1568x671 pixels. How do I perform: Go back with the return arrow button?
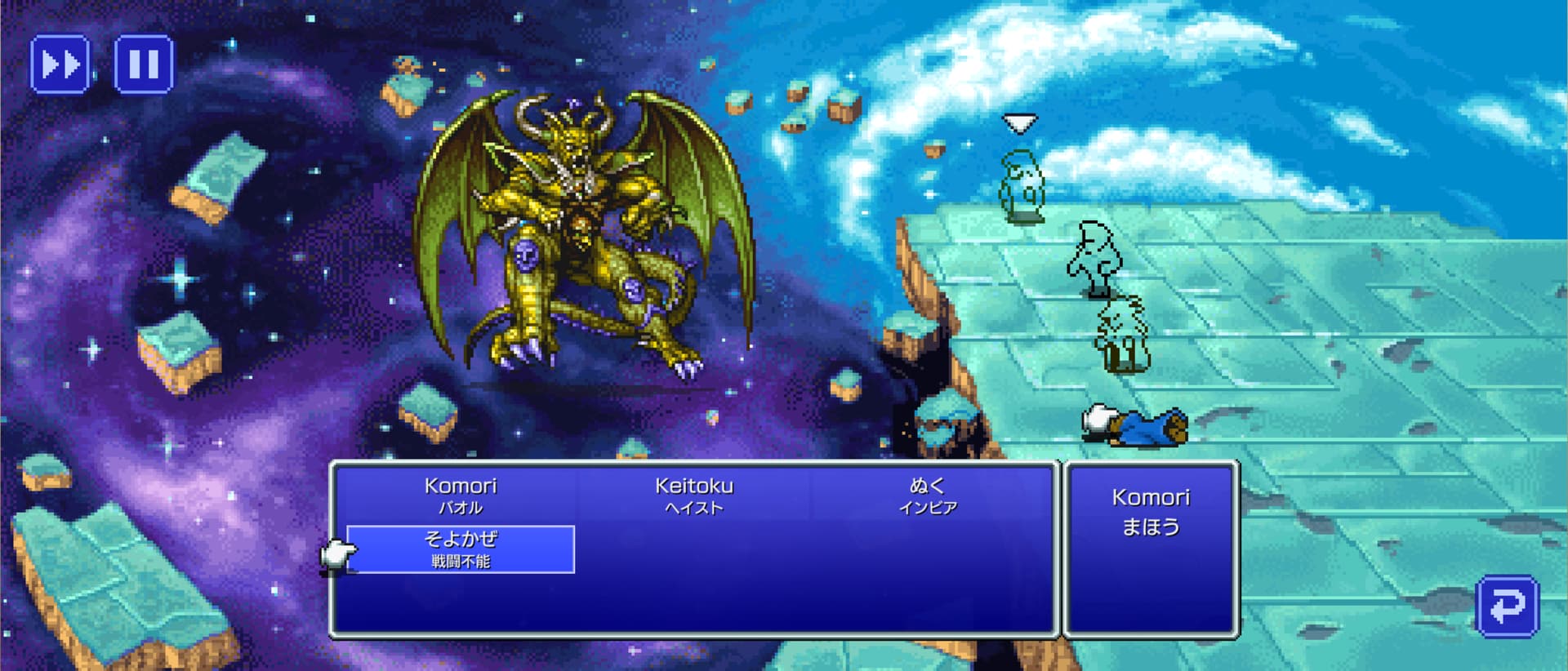1507,606
